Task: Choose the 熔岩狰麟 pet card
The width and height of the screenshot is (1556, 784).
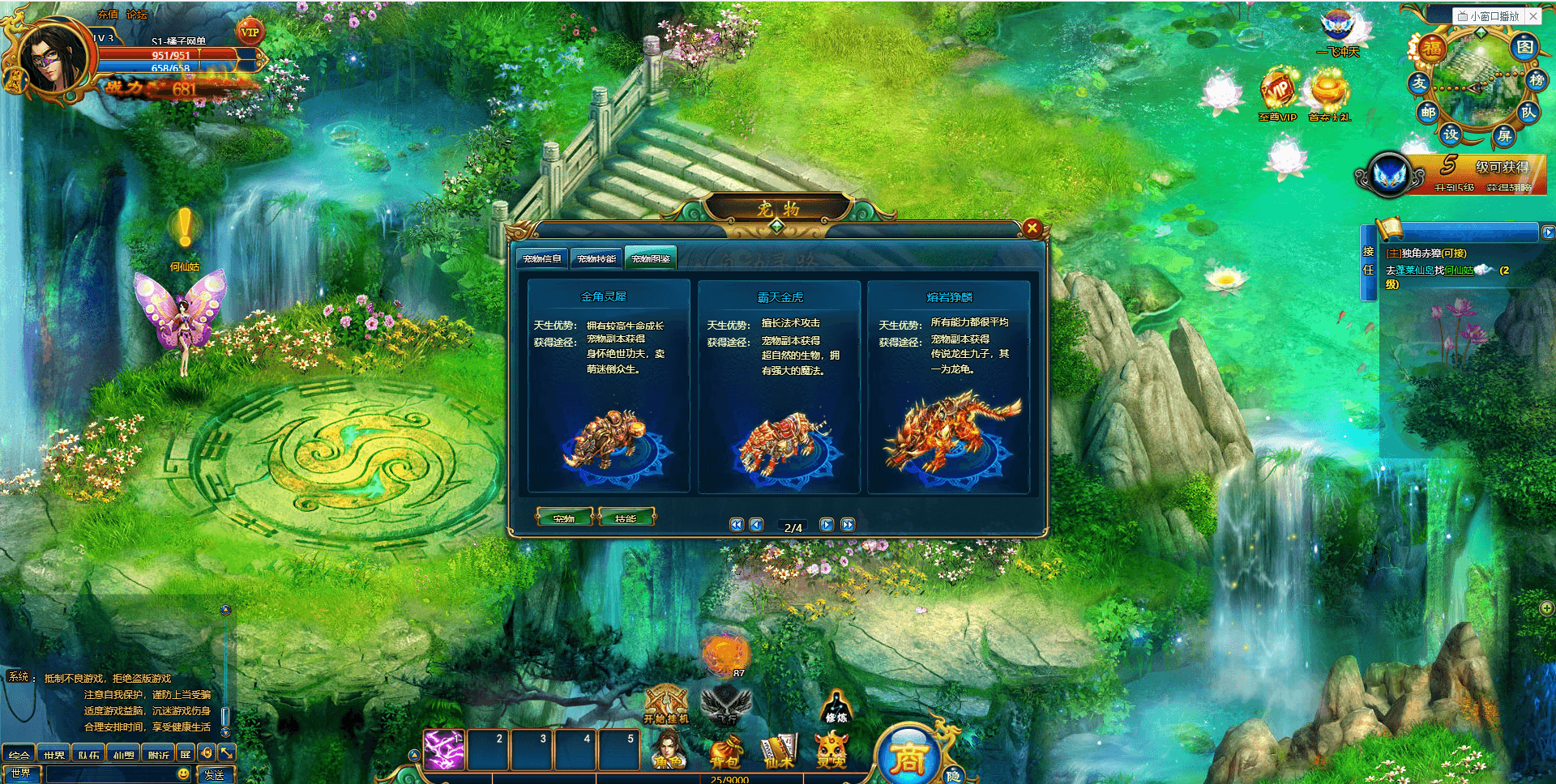Action: coord(948,386)
